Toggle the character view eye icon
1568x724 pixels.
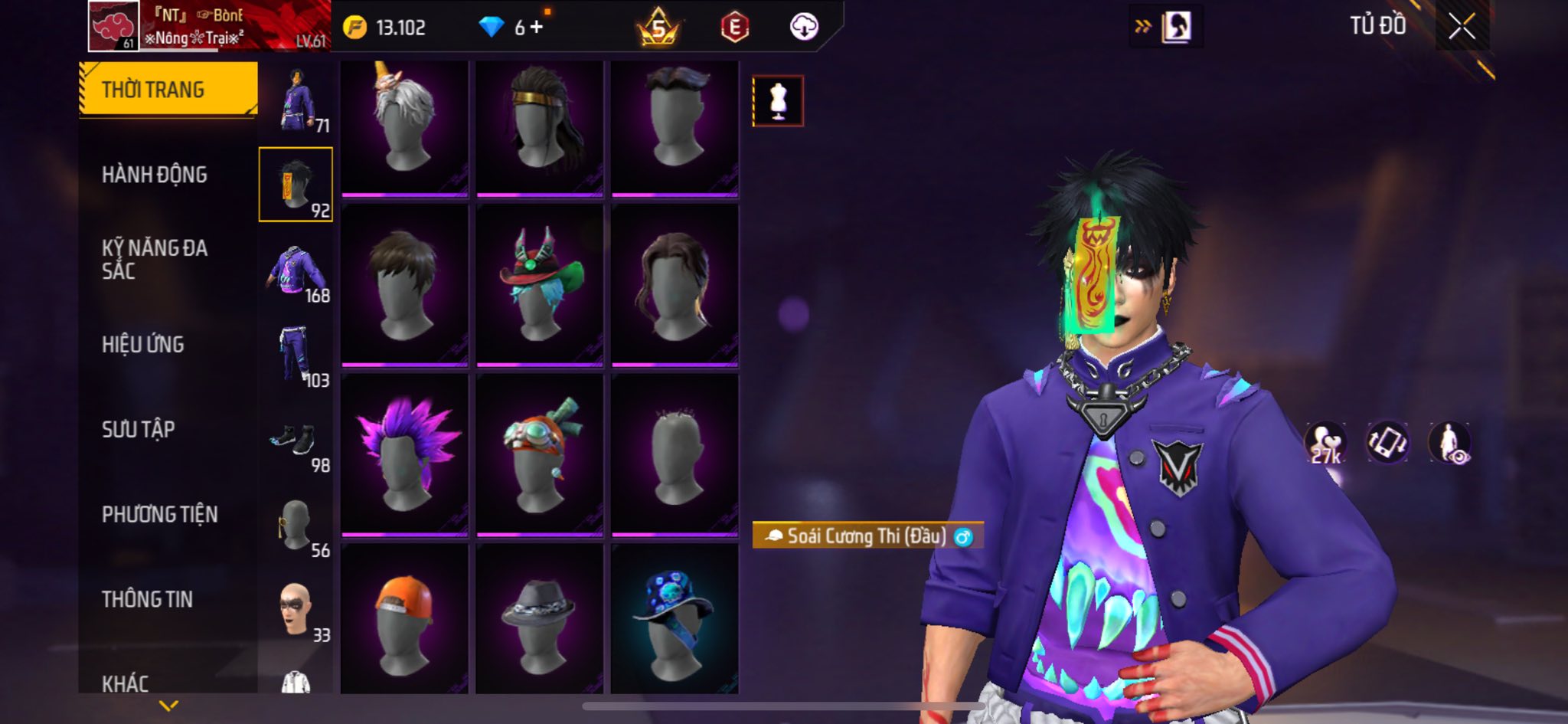coord(1449,444)
